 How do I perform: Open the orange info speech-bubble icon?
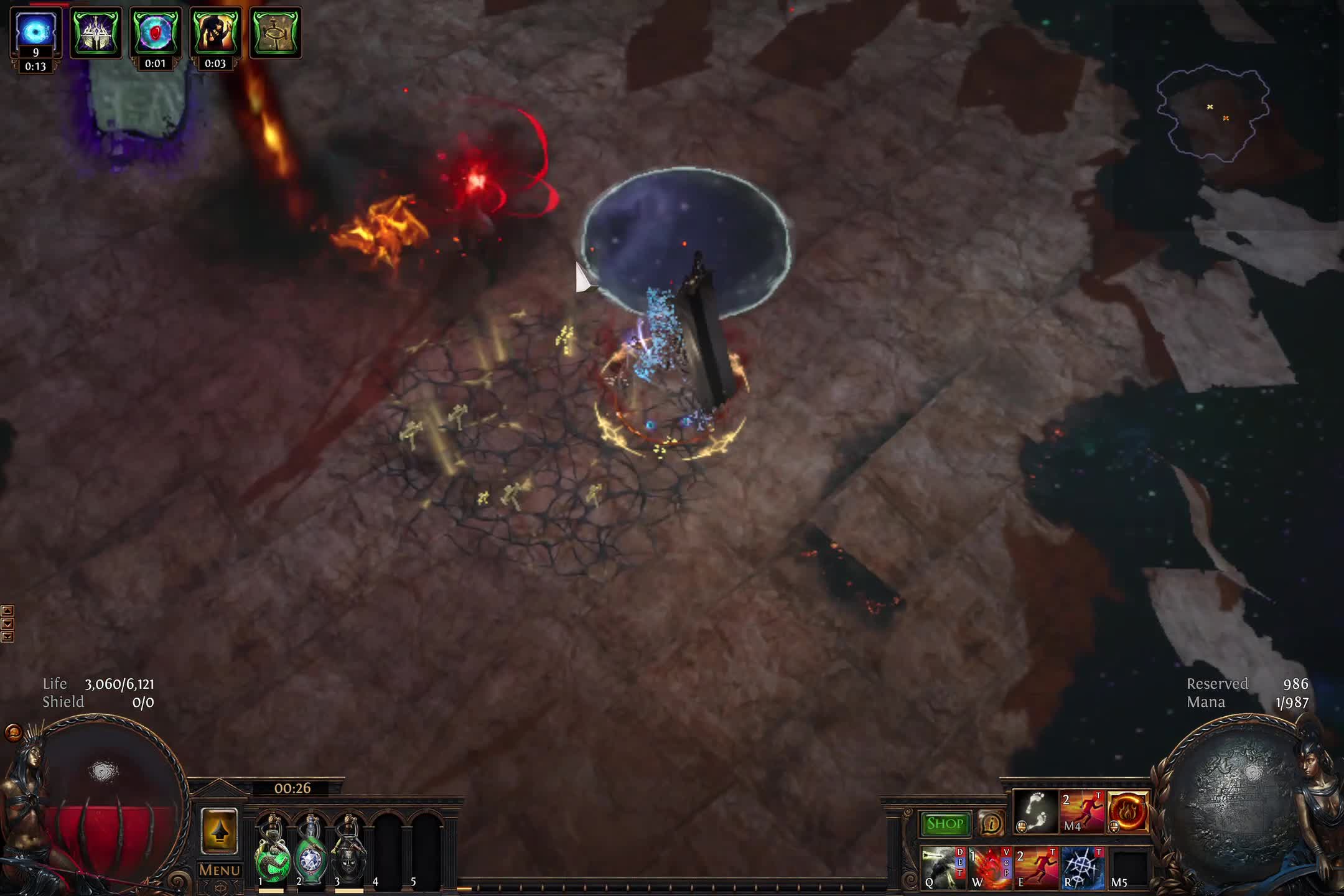[x=991, y=824]
